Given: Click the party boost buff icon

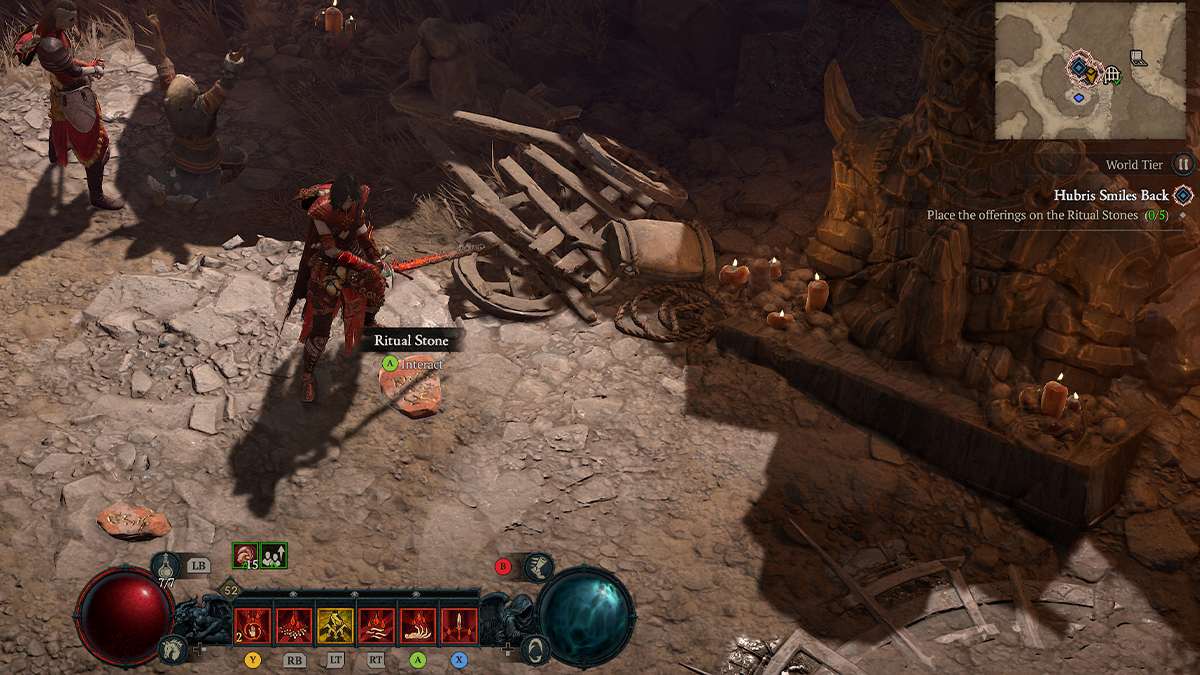Looking at the screenshot, I should pos(274,555).
